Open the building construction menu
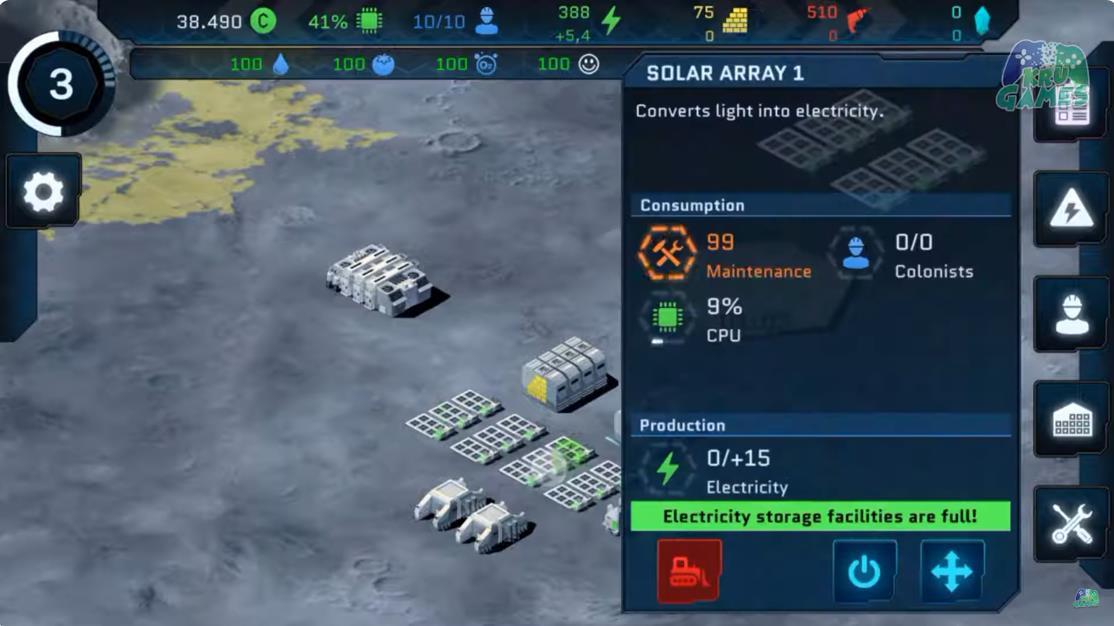Viewport: 1114px width, 626px height. point(1070,421)
